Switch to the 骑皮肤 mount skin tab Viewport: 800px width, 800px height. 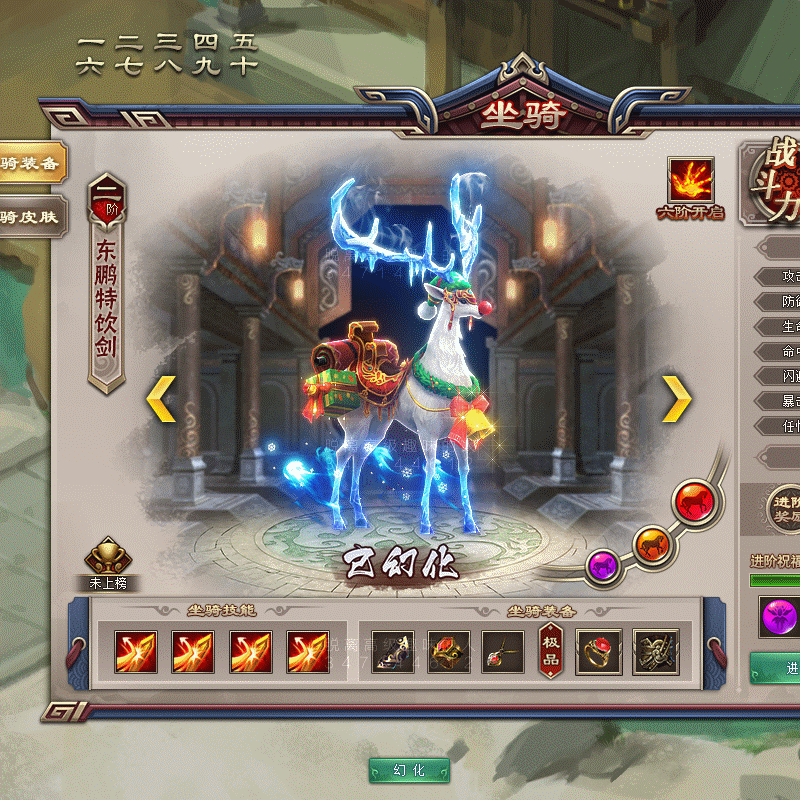pos(30,216)
